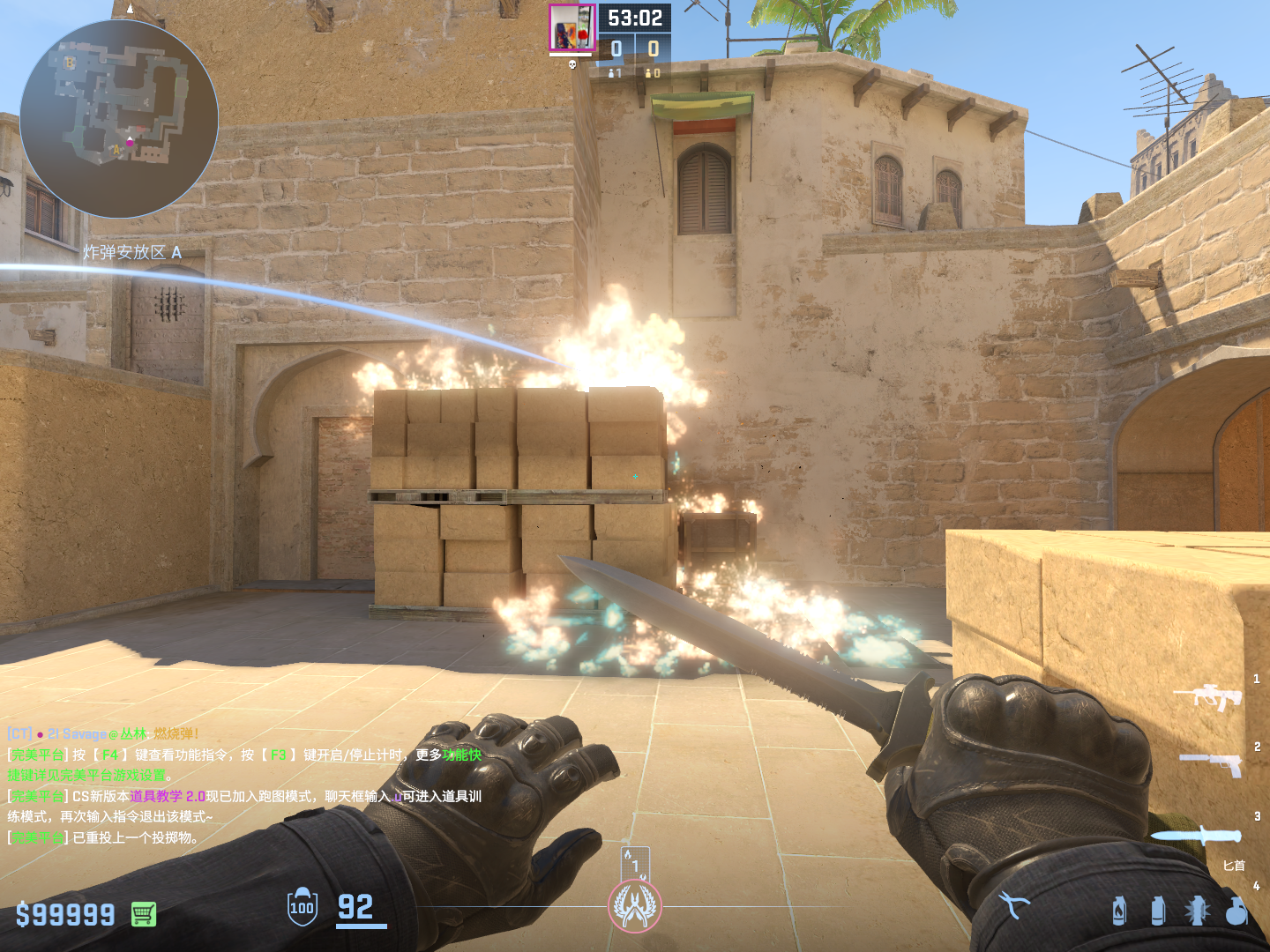
Task: Select the player avatar beside the timer
Action: 571,28
